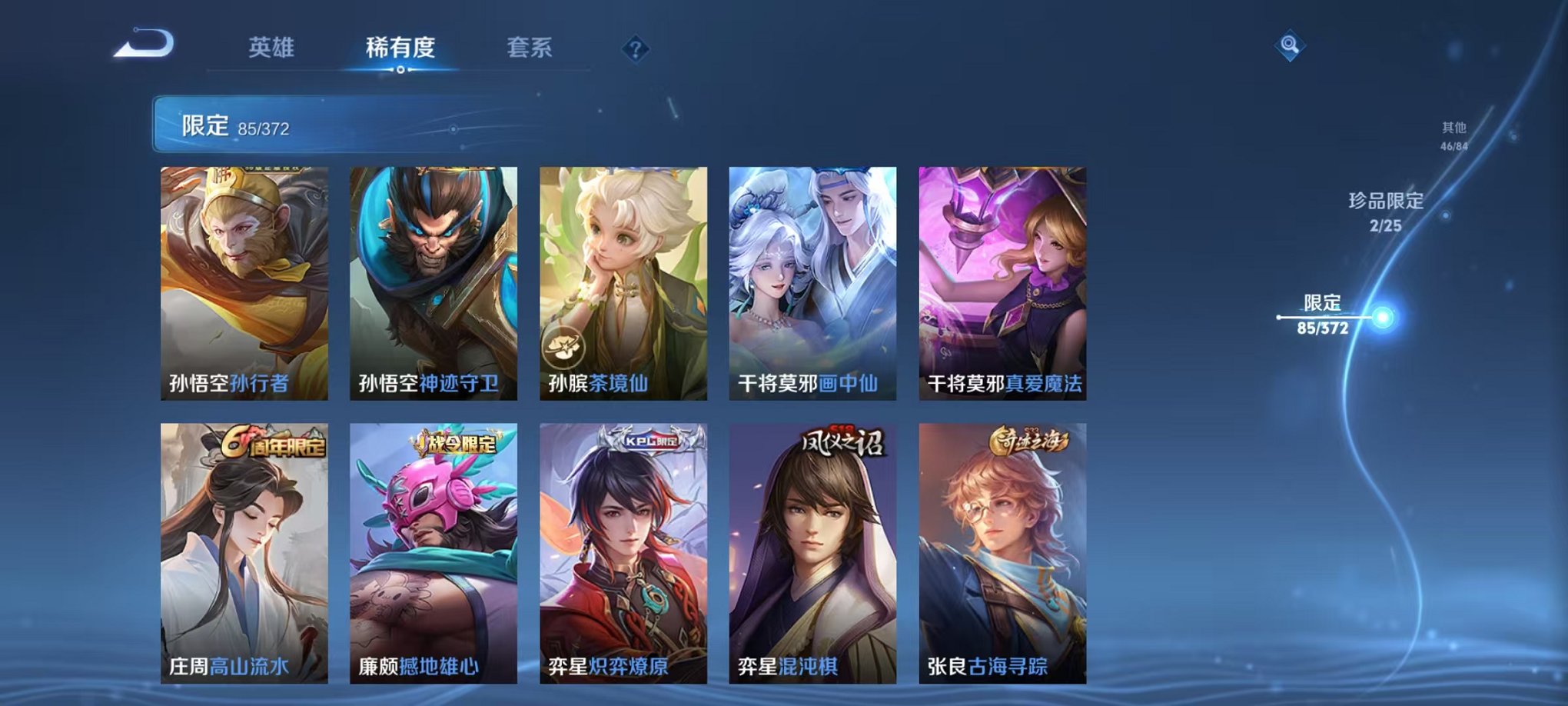Select the 稀有度 tab
The image size is (1568, 706).
[400, 46]
